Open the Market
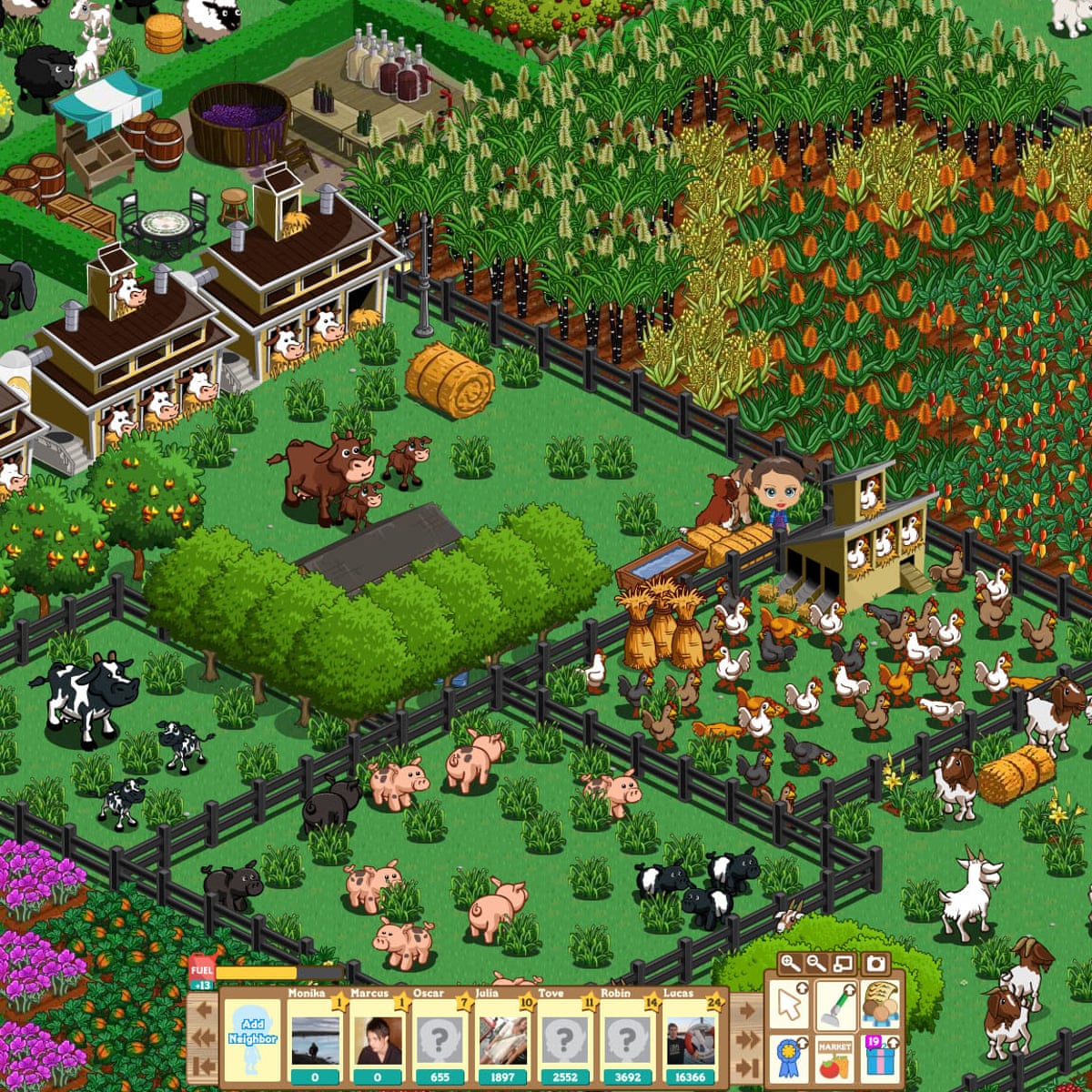Image resolution: width=1092 pixels, height=1092 pixels. pyautogui.click(x=834, y=1058)
